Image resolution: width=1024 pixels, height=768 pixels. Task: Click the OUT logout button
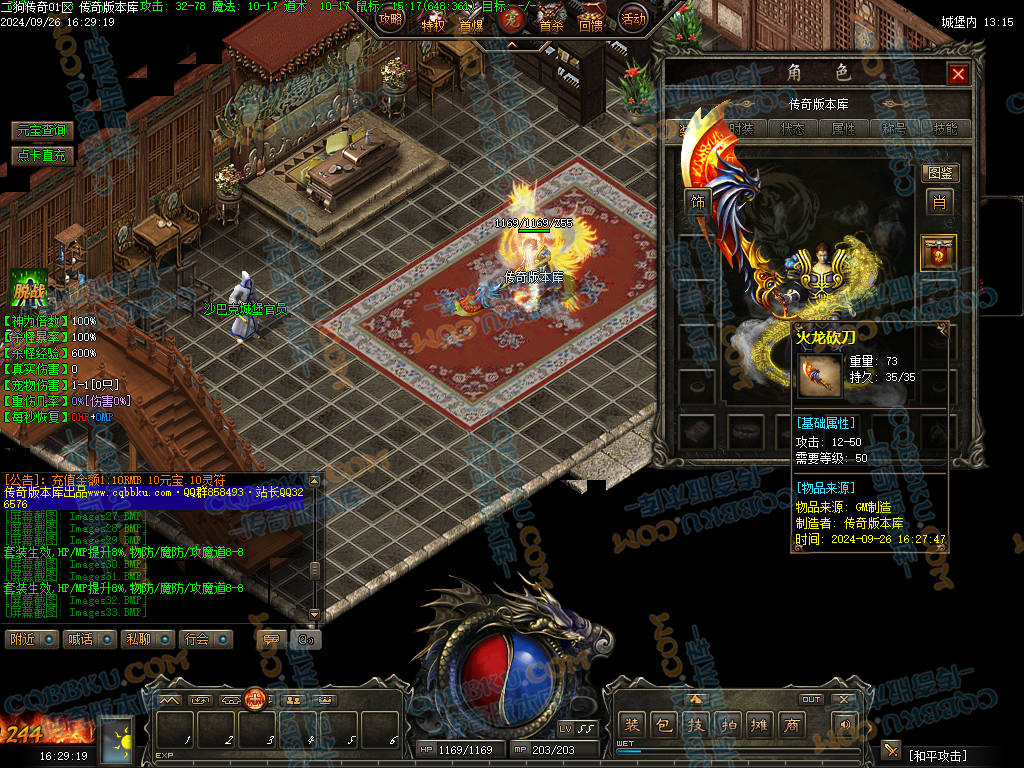811,699
